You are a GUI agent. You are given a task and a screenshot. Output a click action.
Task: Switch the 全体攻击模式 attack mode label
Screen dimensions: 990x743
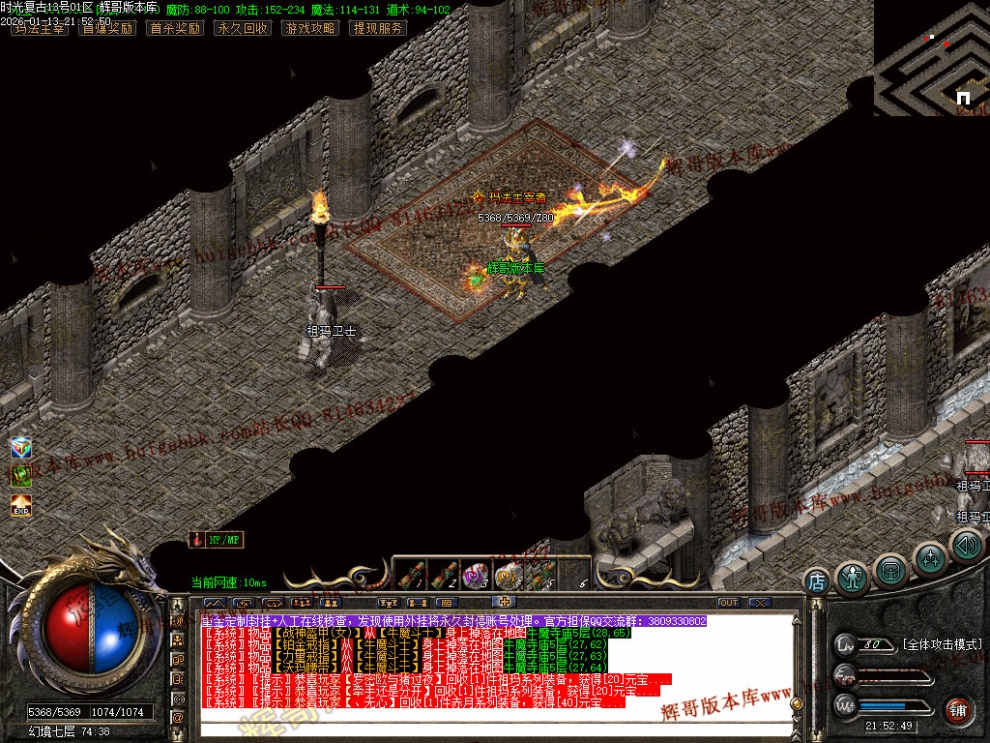[941, 645]
